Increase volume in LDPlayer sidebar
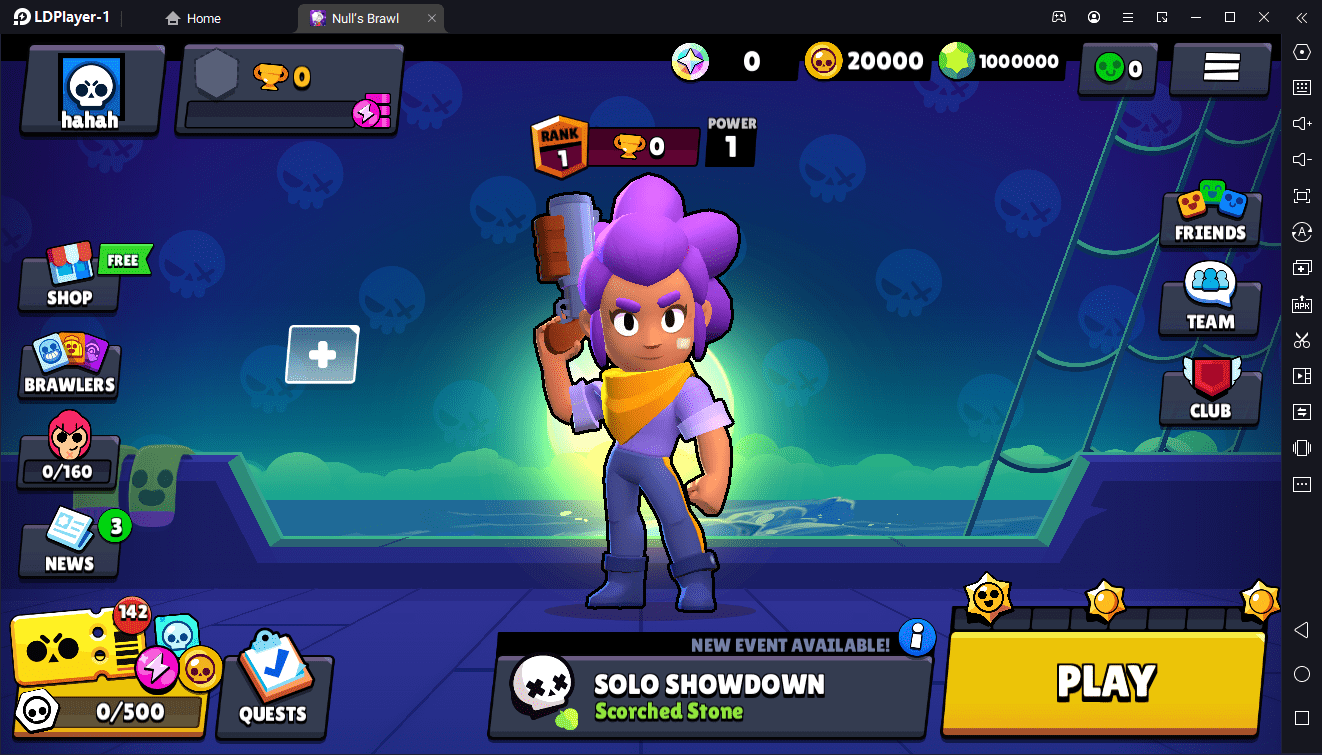Image resolution: width=1322 pixels, height=755 pixels. (1301, 123)
